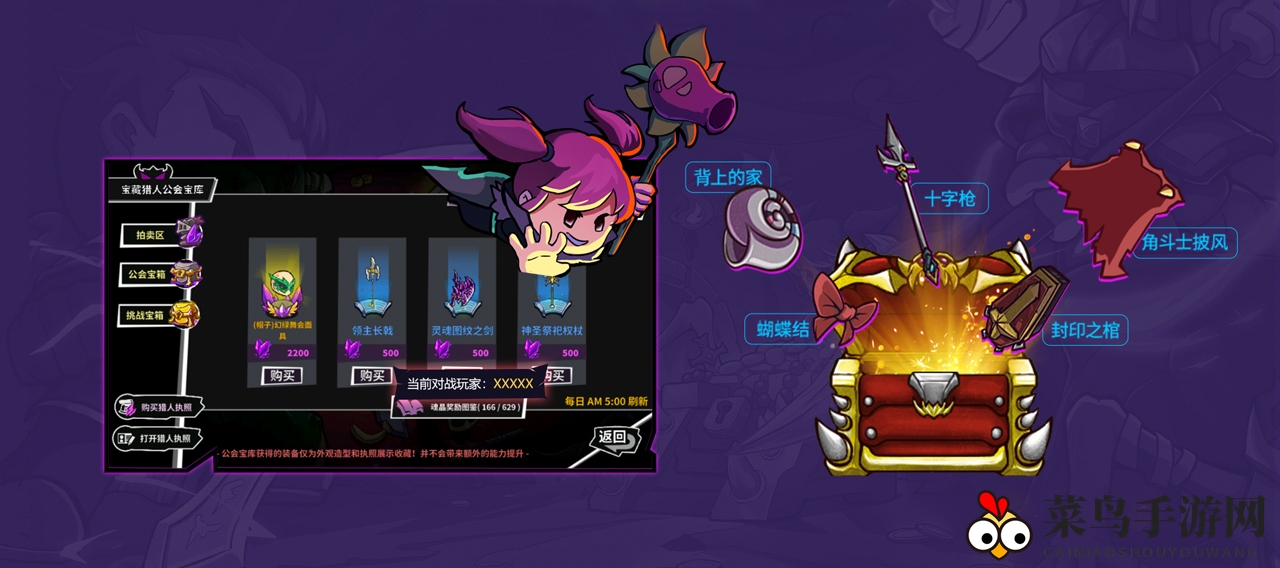Switch to the 公会宝箱 tab
This screenshot has width=1280, height=568.
(150, 274)
